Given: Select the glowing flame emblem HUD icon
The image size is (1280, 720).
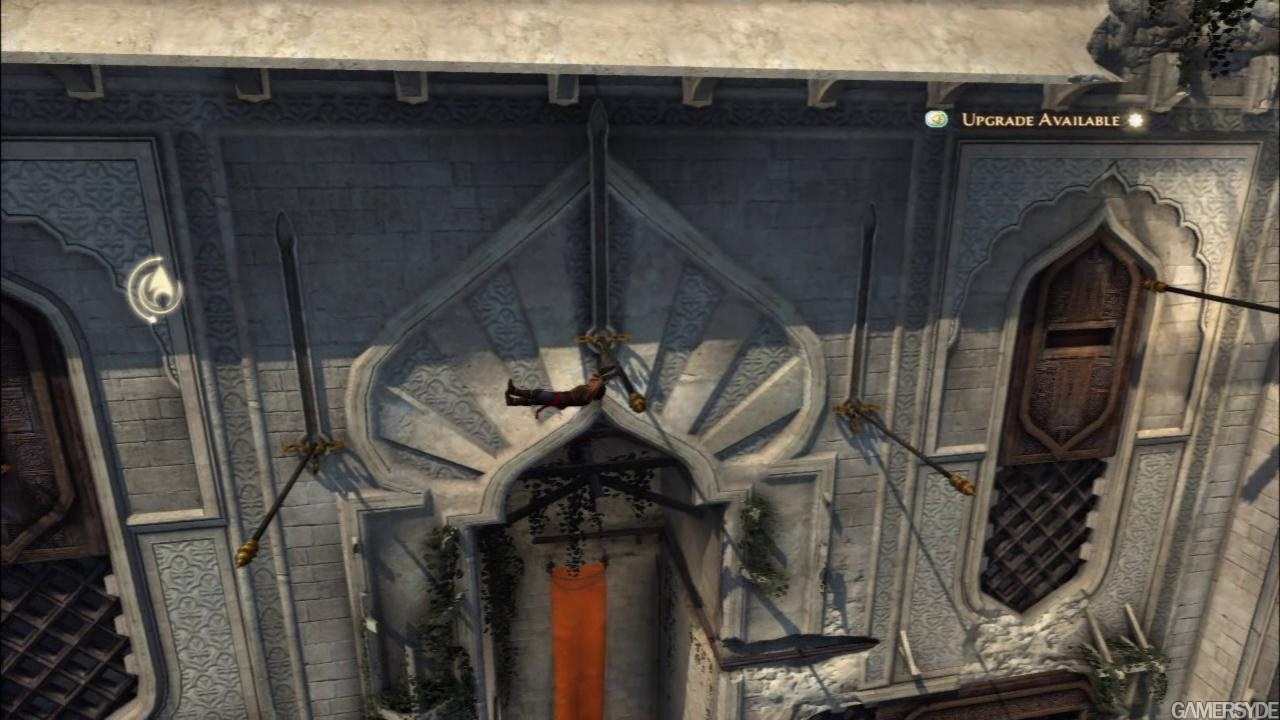Looking at the screenshot, I should coord(156,290).
